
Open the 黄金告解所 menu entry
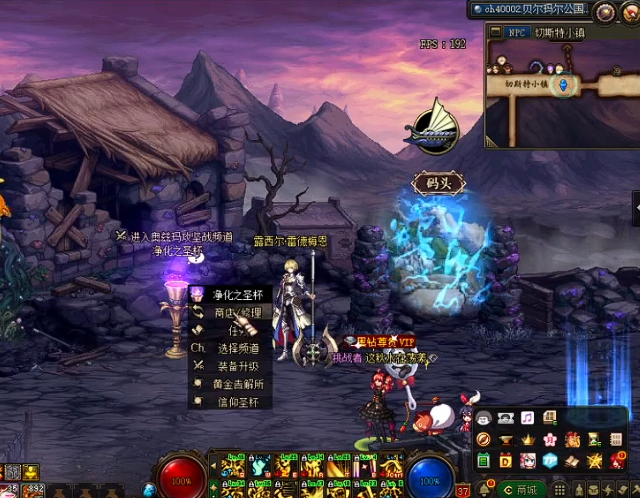tap(238, 384)
